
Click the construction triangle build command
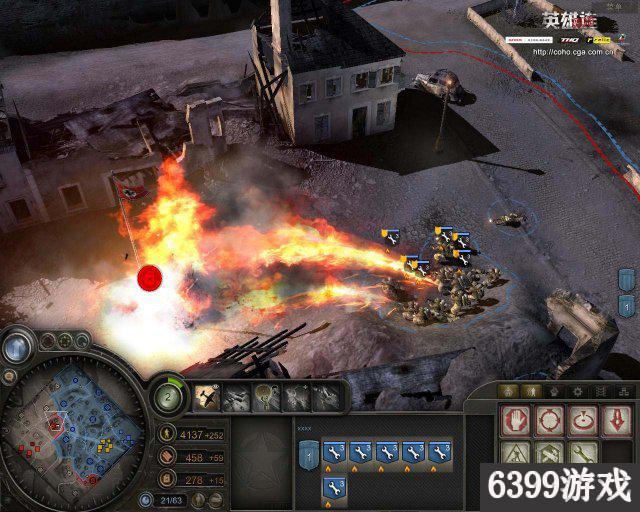[514, 455]
